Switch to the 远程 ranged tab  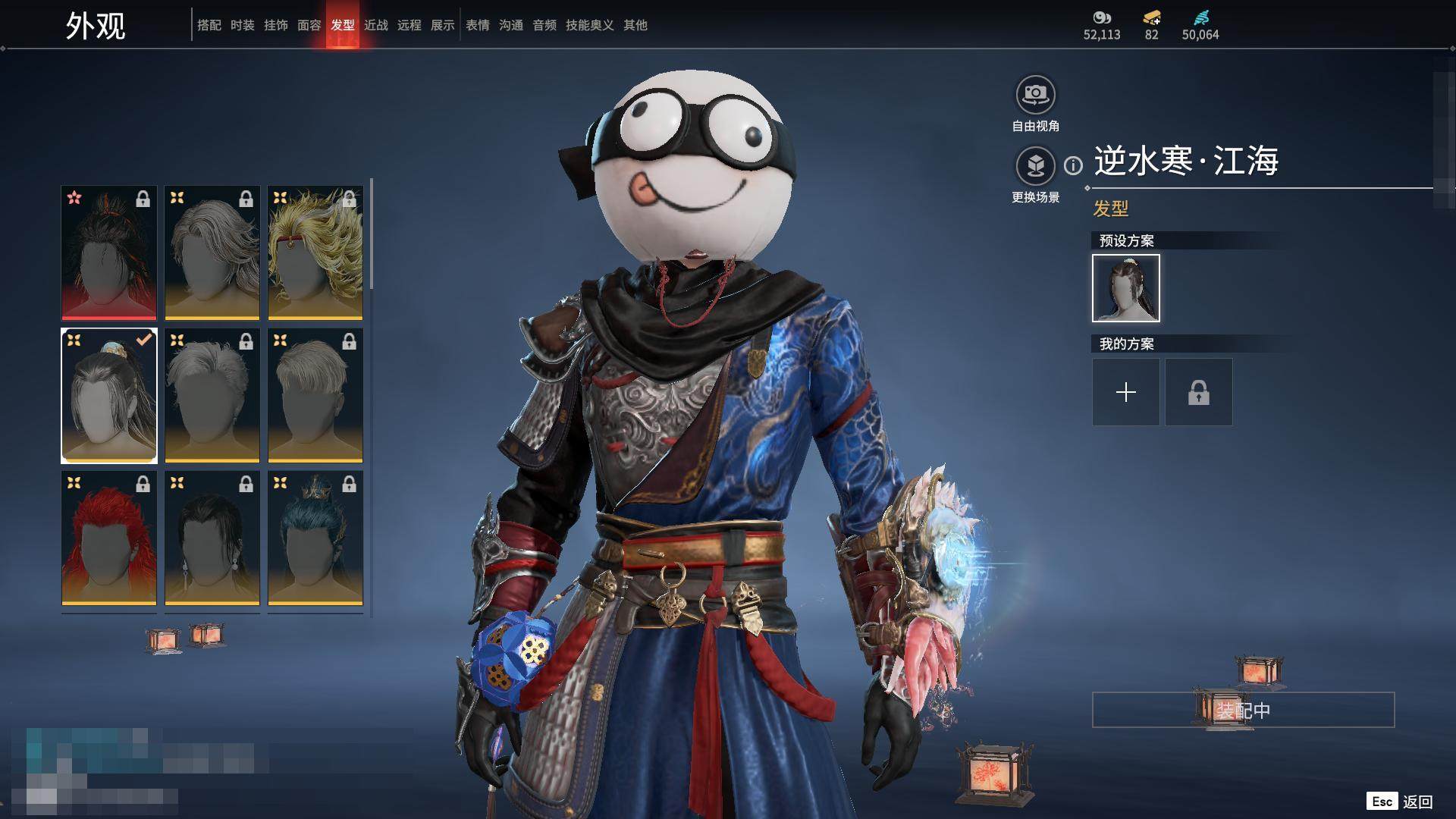click(409, 25)
